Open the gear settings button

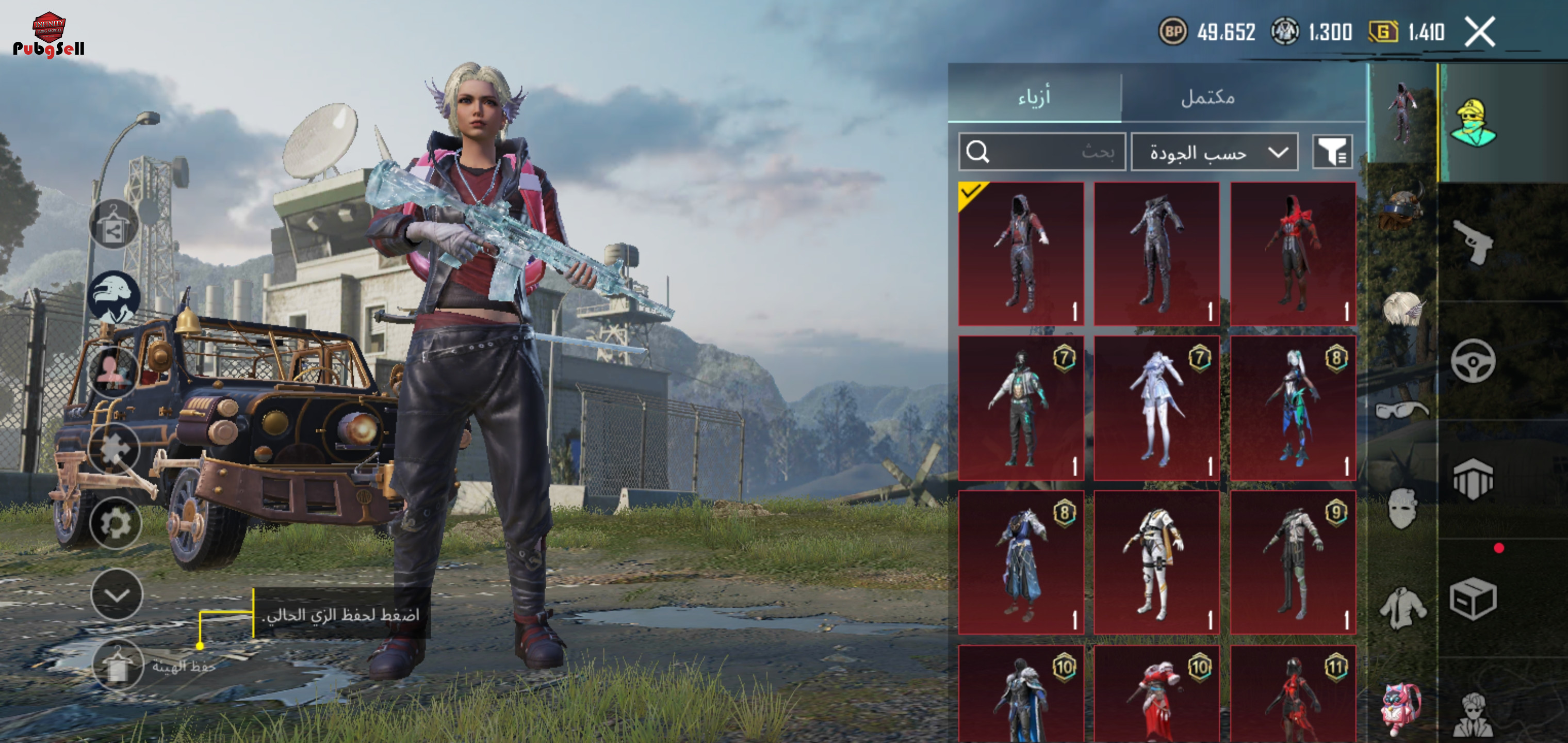116,523
